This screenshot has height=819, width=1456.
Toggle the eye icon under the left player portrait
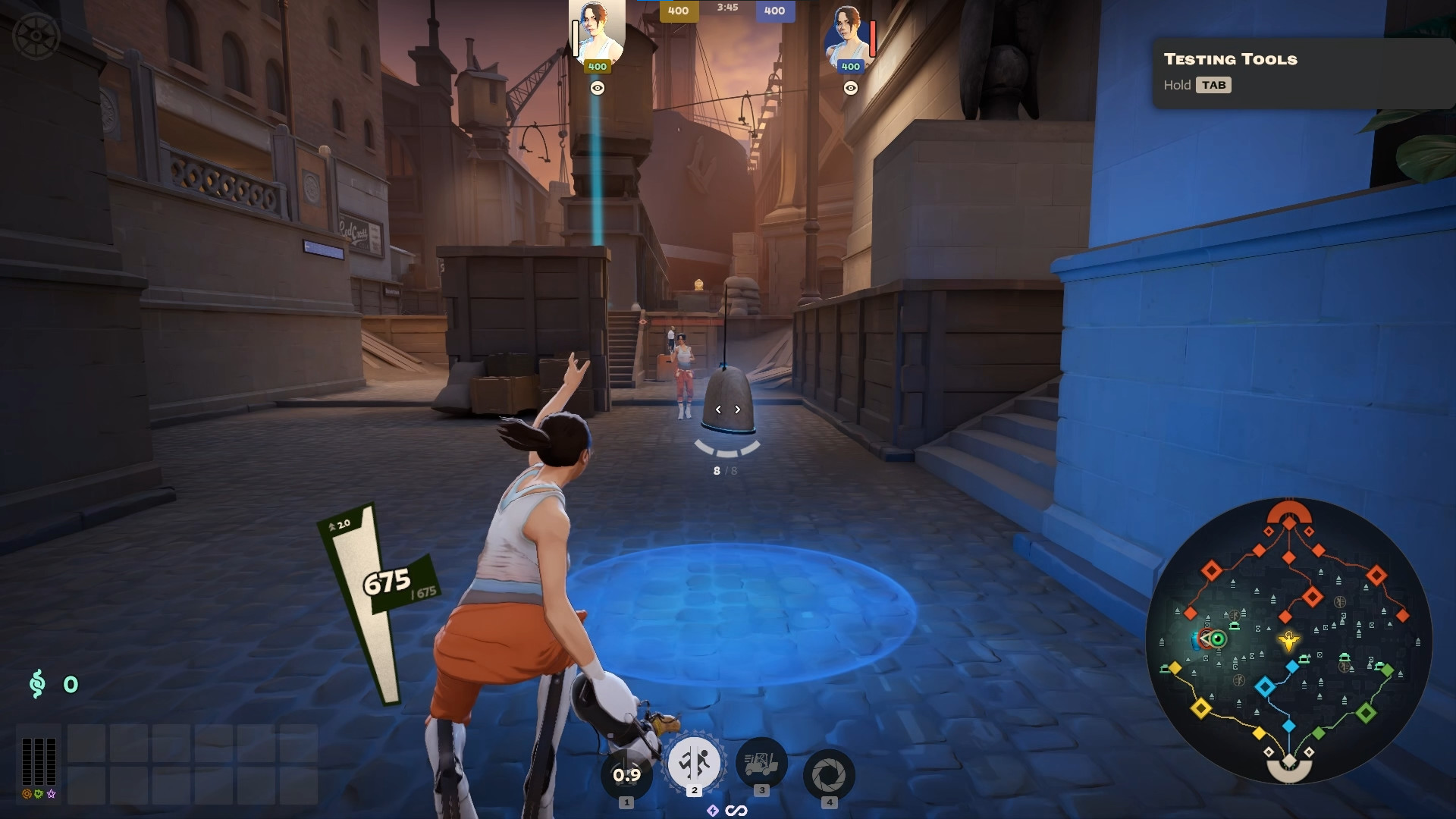(x=598, y=88)
